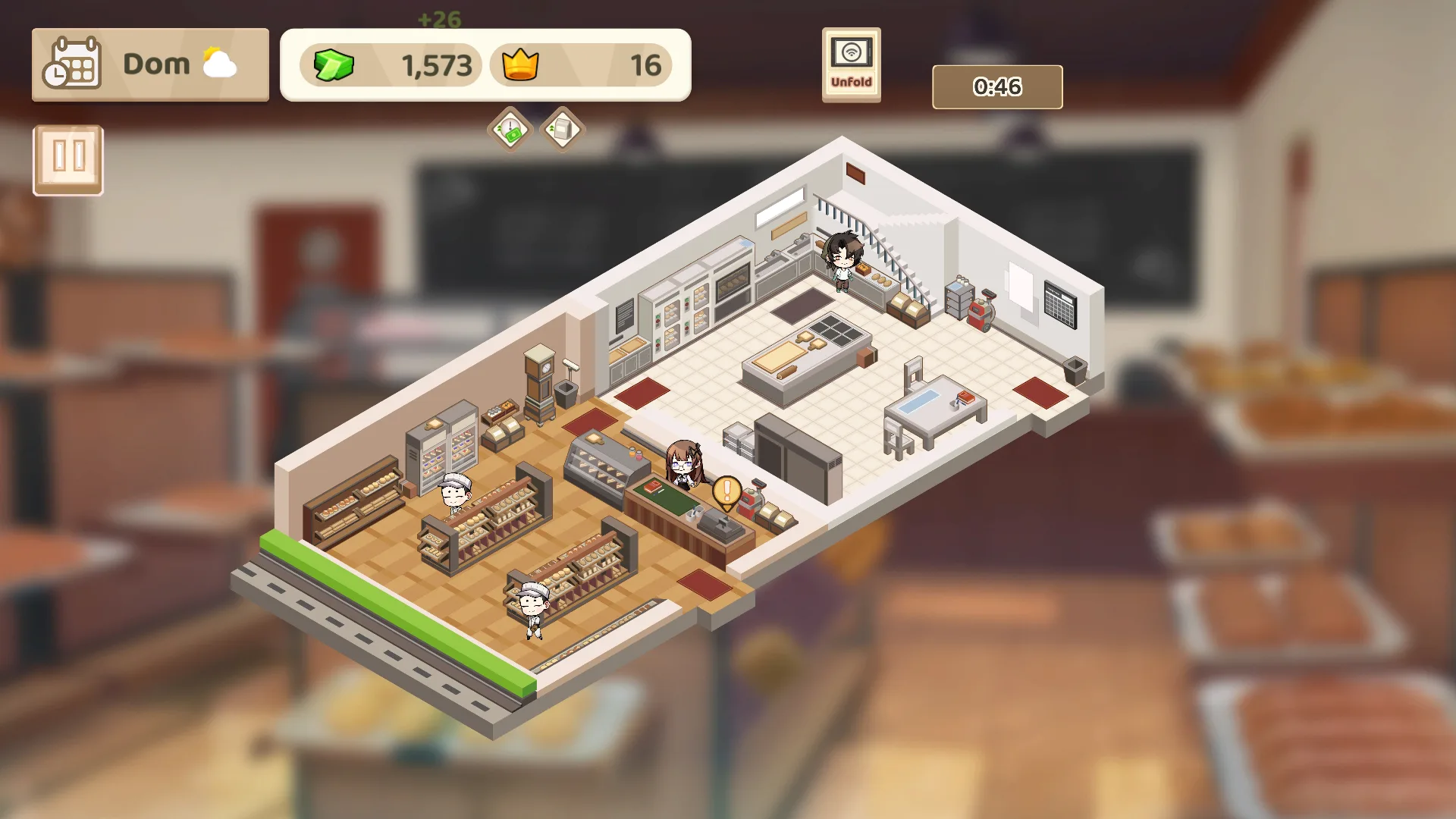Toggle the pause button
Screen dimensions: 1456x819
67,159
